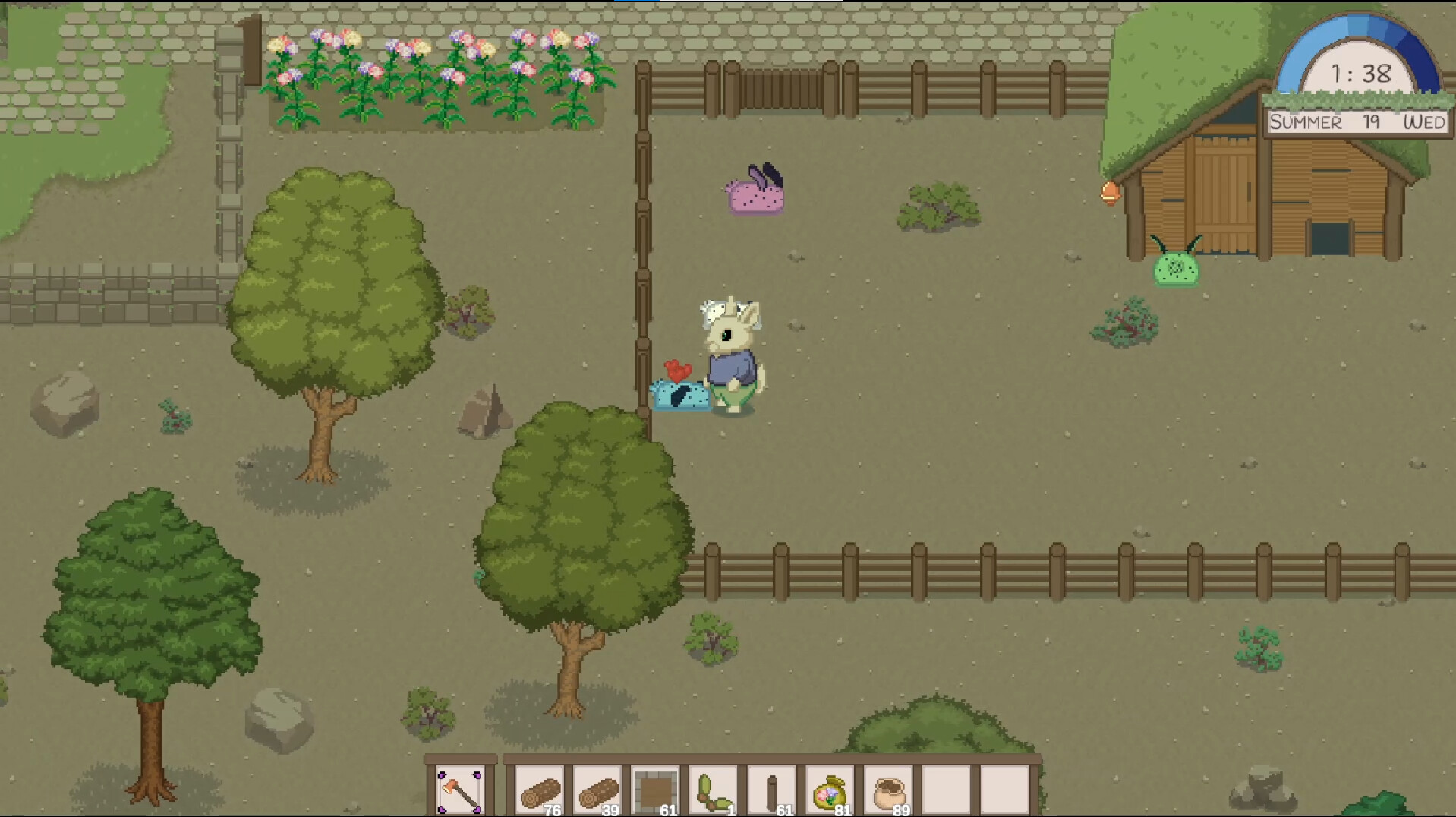1456x817 pixels.
Task: Select the wooden pole item counting 61
Action: 771,788
